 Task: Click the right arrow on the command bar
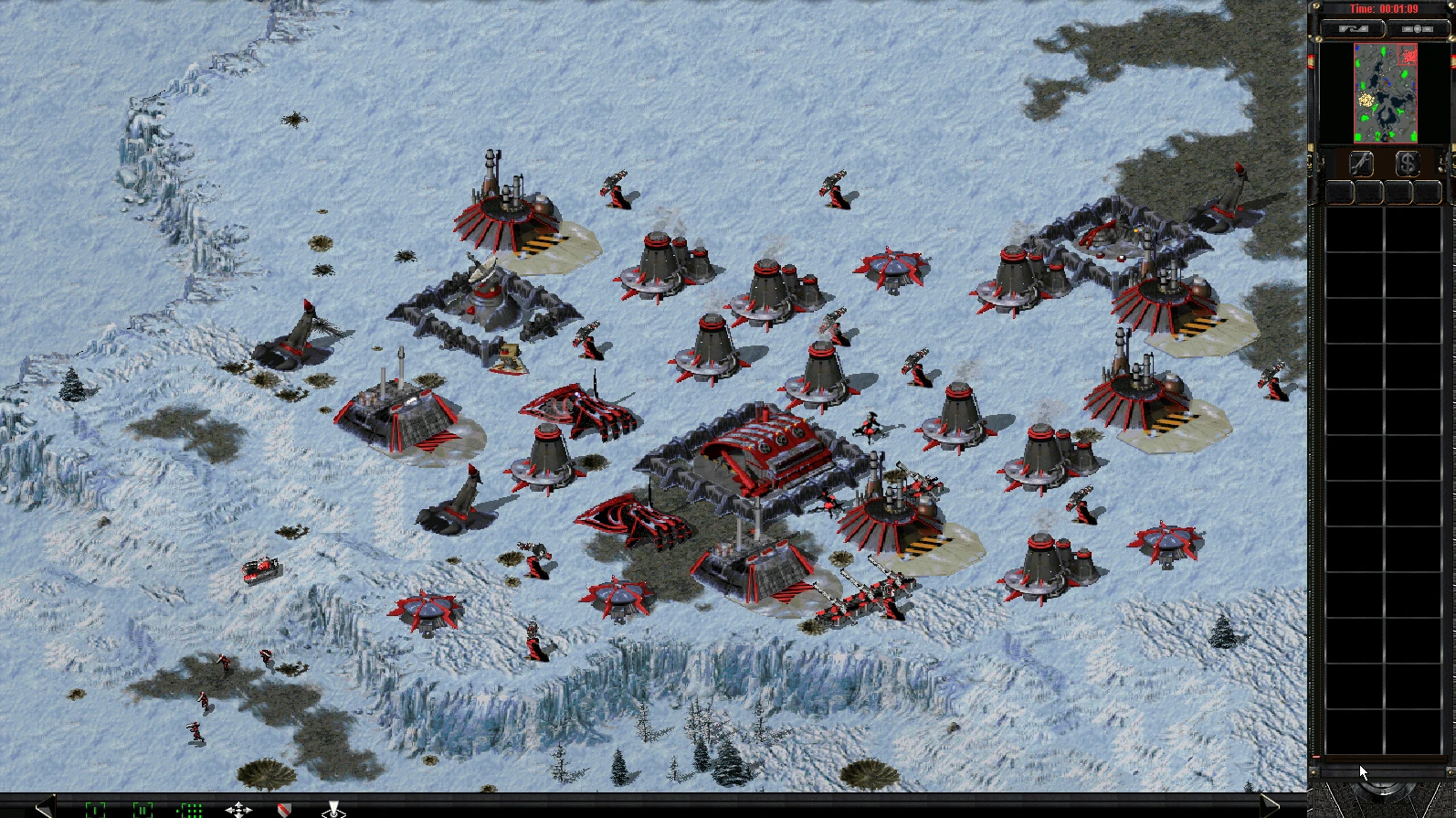1270,806
